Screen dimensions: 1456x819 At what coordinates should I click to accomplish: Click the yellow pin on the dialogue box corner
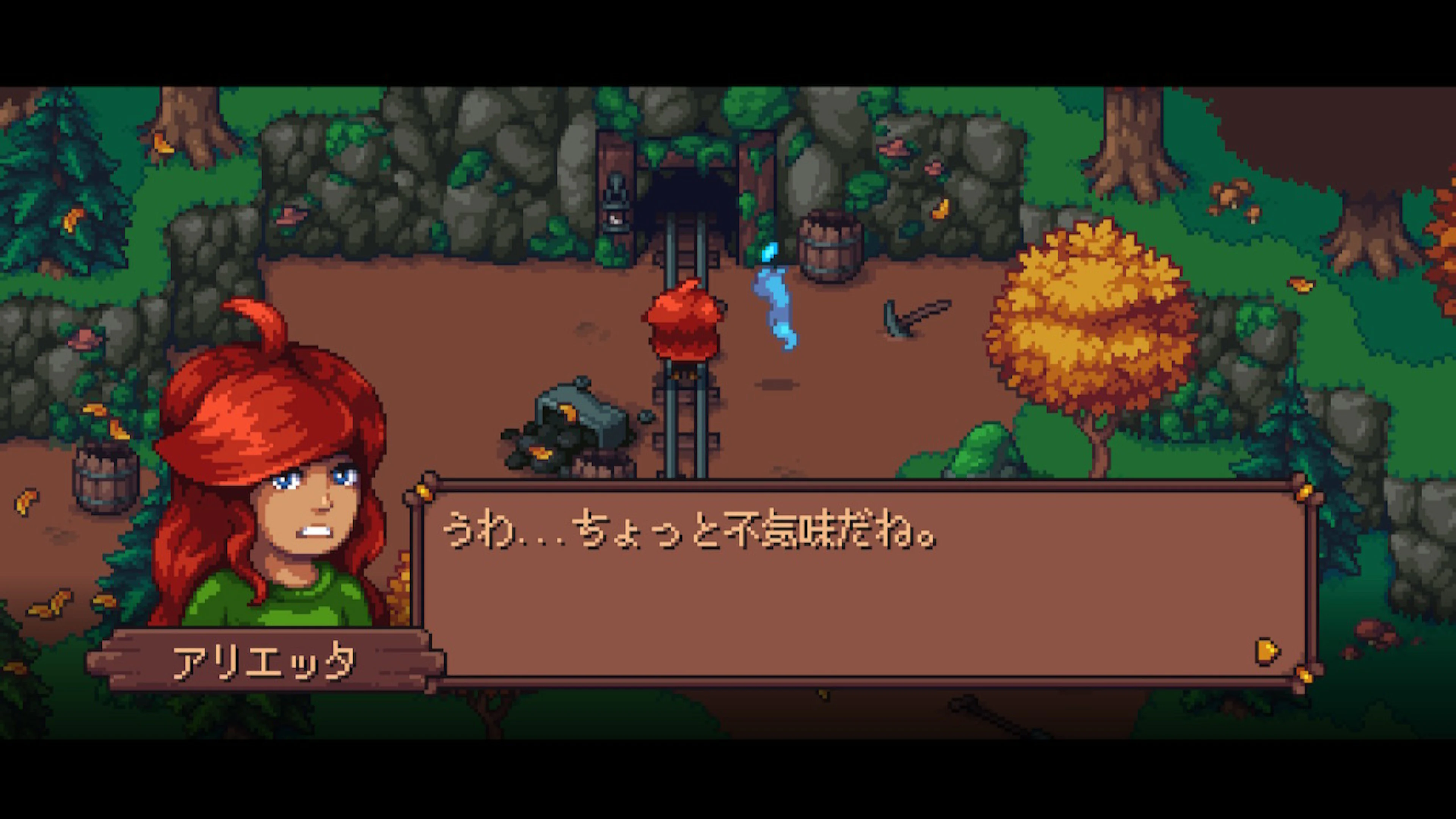(x=422, y=491)
